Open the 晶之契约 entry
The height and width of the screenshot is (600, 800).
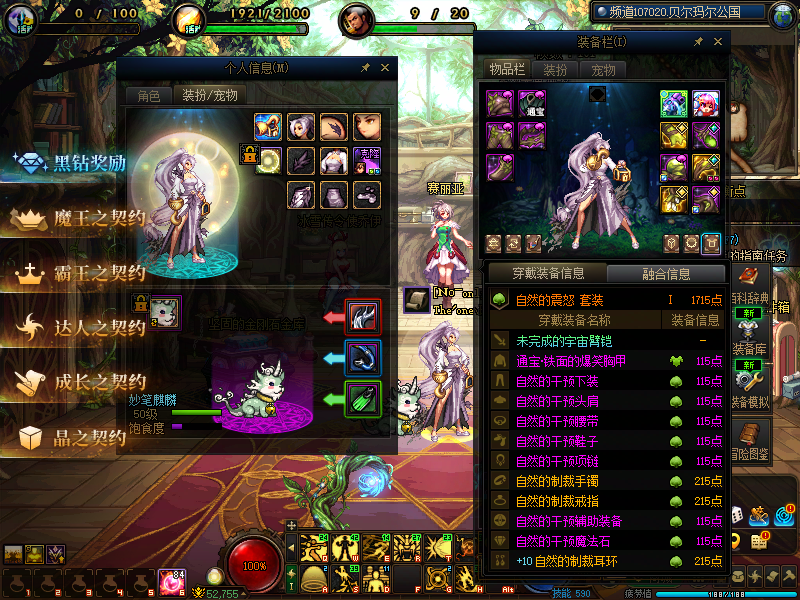(75, 436)
